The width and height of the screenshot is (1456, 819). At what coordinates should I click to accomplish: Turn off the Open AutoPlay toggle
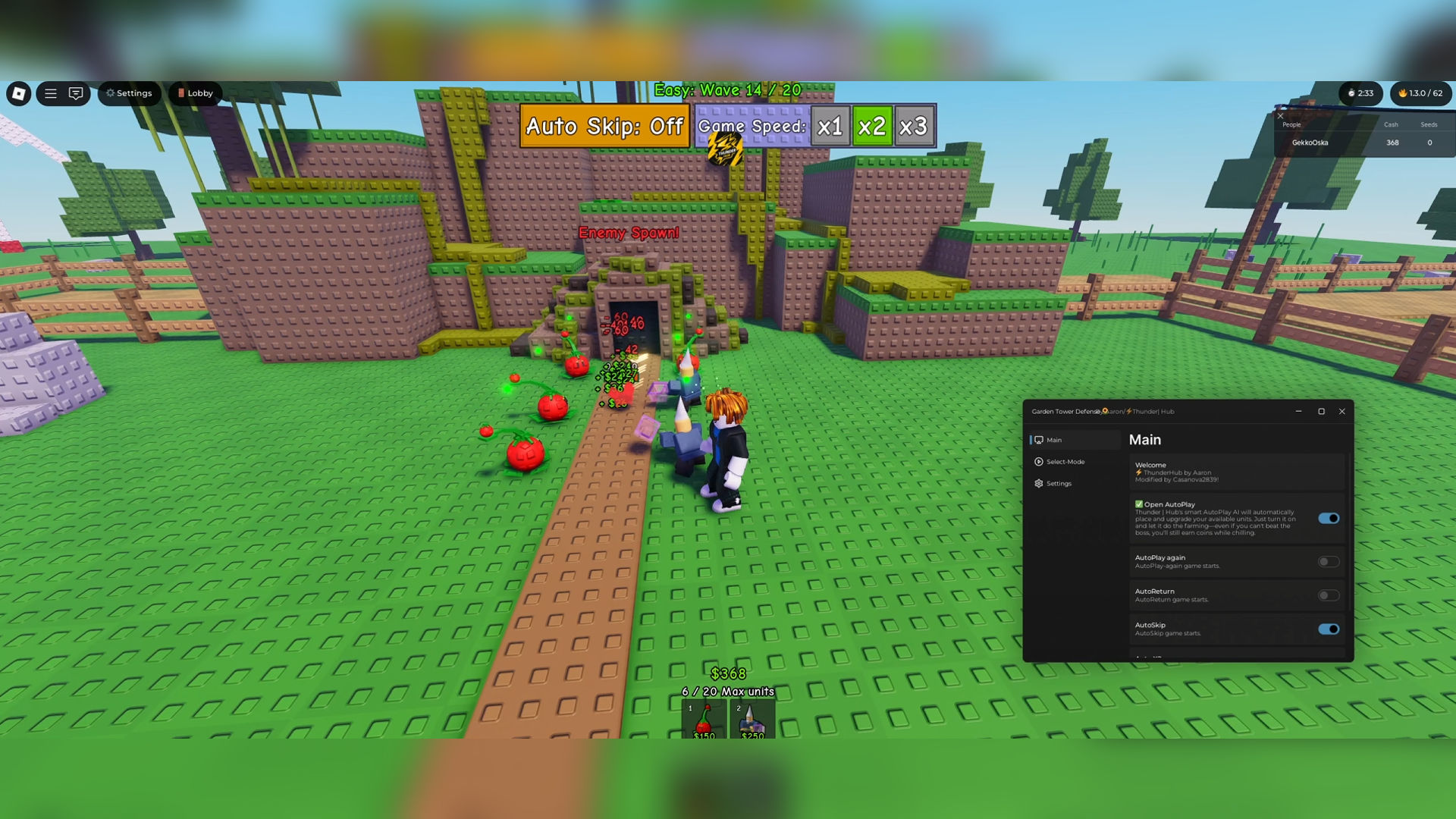(x=1329, y=519)
